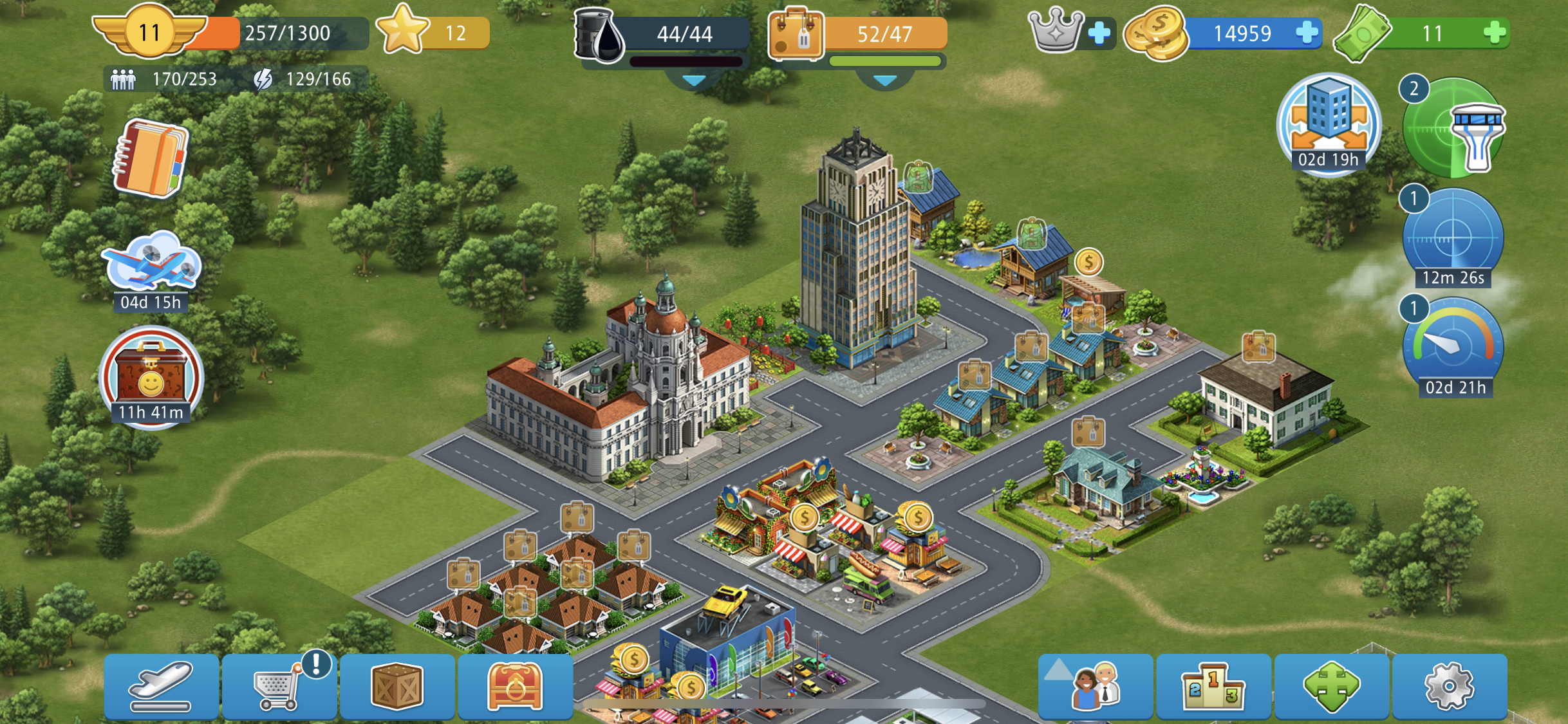The height and width of the screenshot is (724, 1568).
Task: Add more gold coins with plus
Action: (x=1306, y=33)
